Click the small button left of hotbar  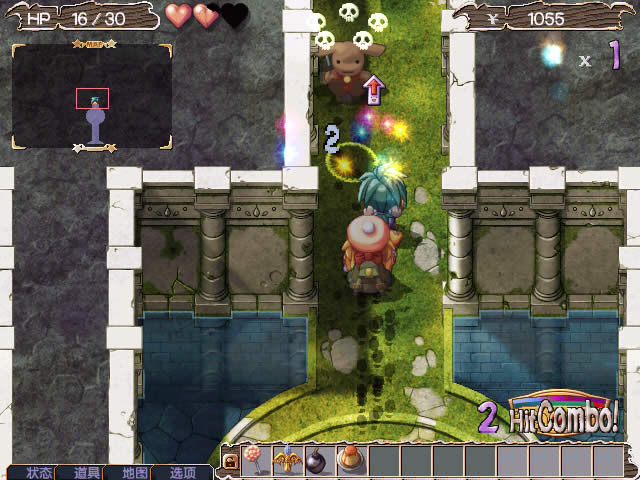coord(230,462)
